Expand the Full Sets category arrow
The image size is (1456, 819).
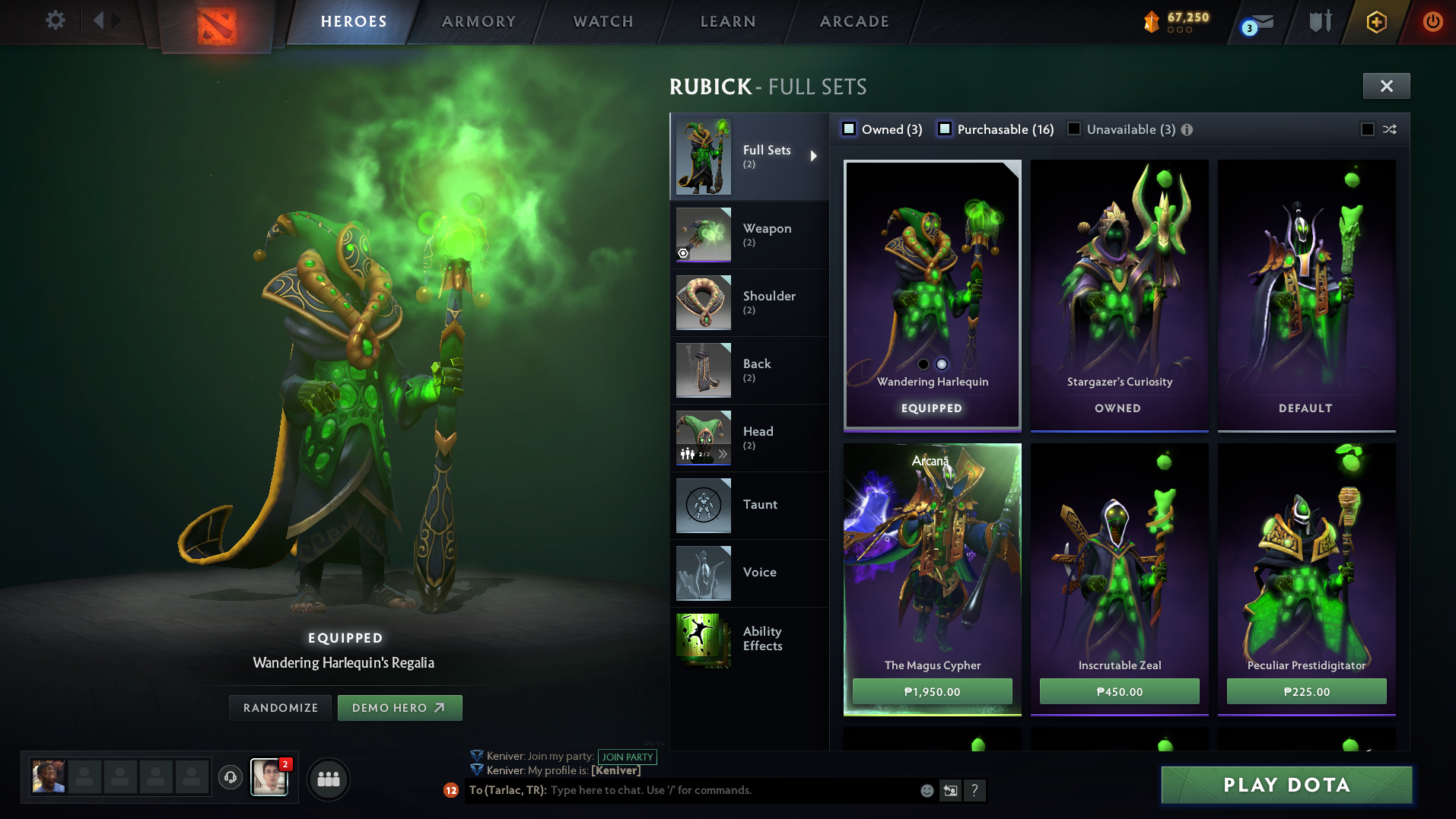pyautogui.click(x=813, y=156)
